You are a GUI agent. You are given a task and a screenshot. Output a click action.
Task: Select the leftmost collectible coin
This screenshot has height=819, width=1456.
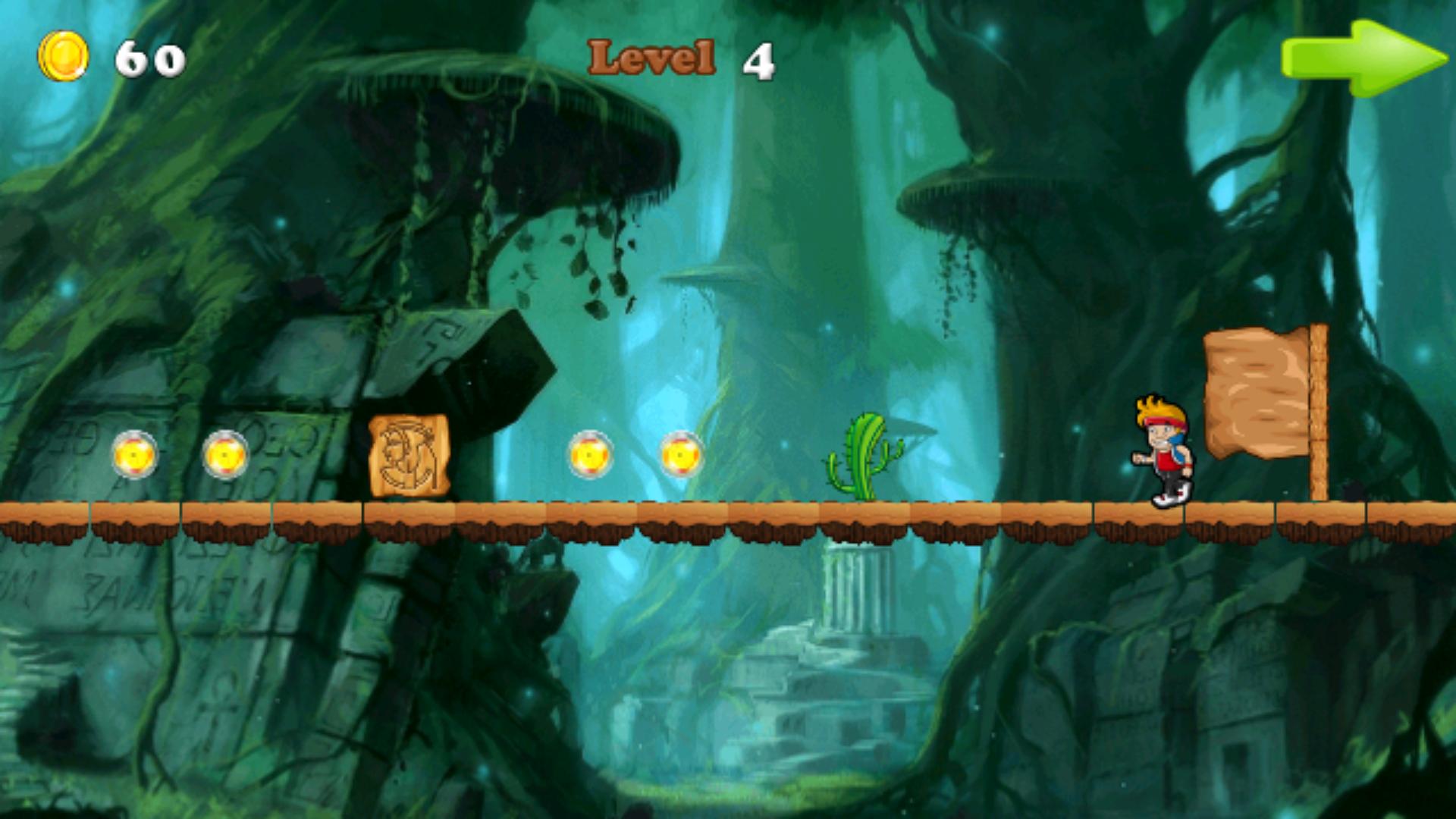(133, 456)
